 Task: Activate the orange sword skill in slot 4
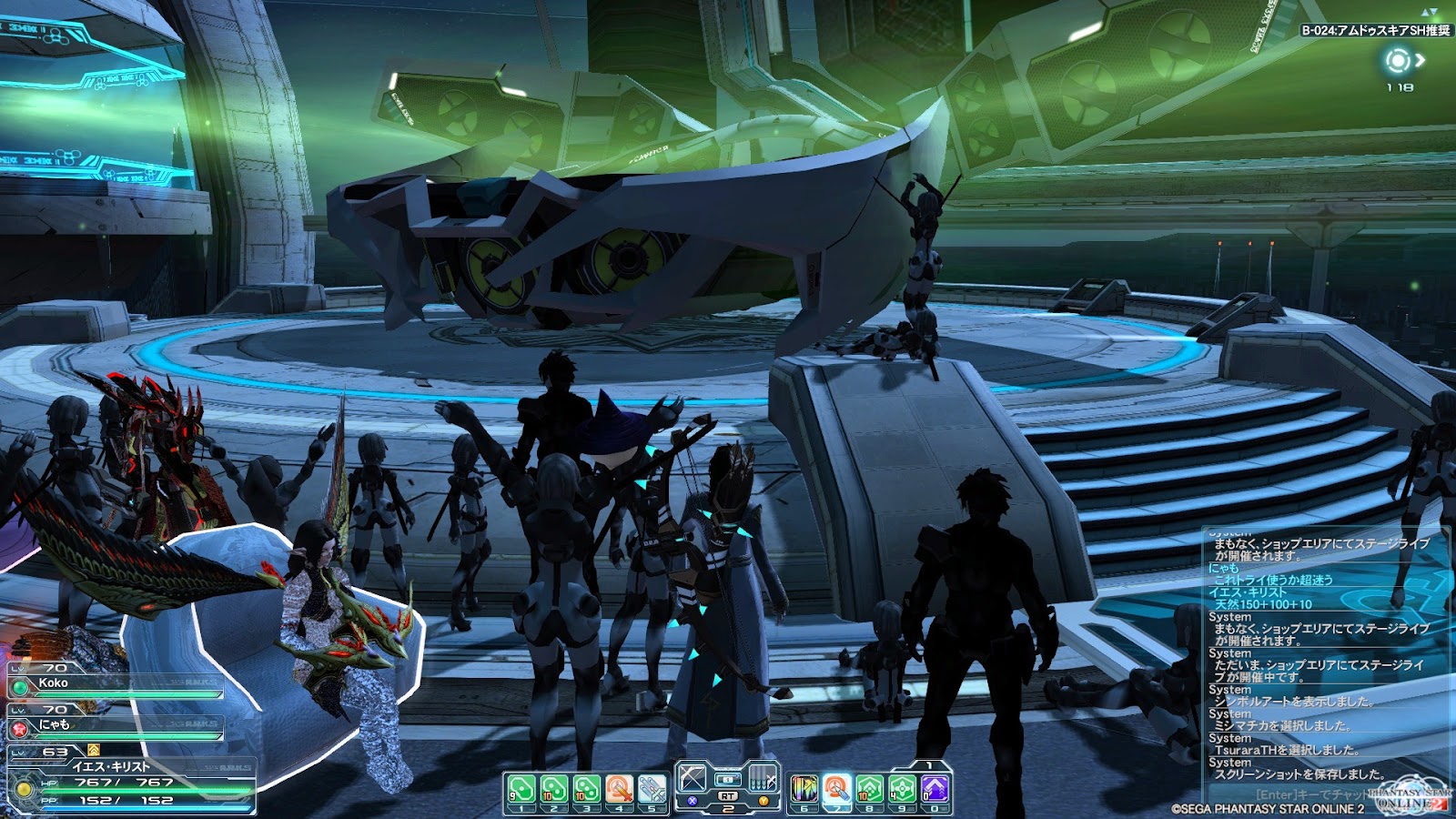click(619, 788)
